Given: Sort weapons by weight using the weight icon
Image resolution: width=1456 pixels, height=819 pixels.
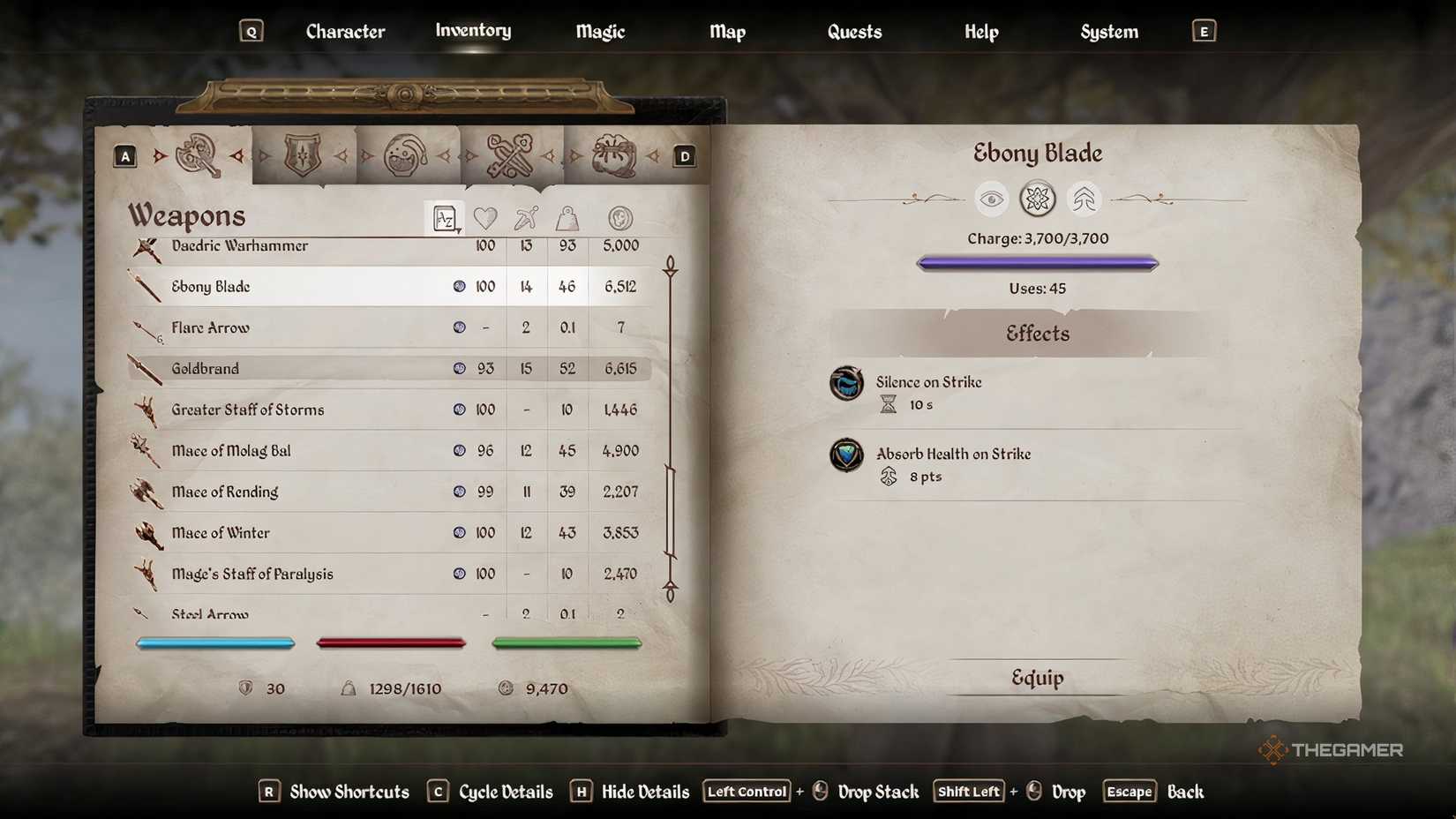Looking at the screenshot, I should point(567,218).
